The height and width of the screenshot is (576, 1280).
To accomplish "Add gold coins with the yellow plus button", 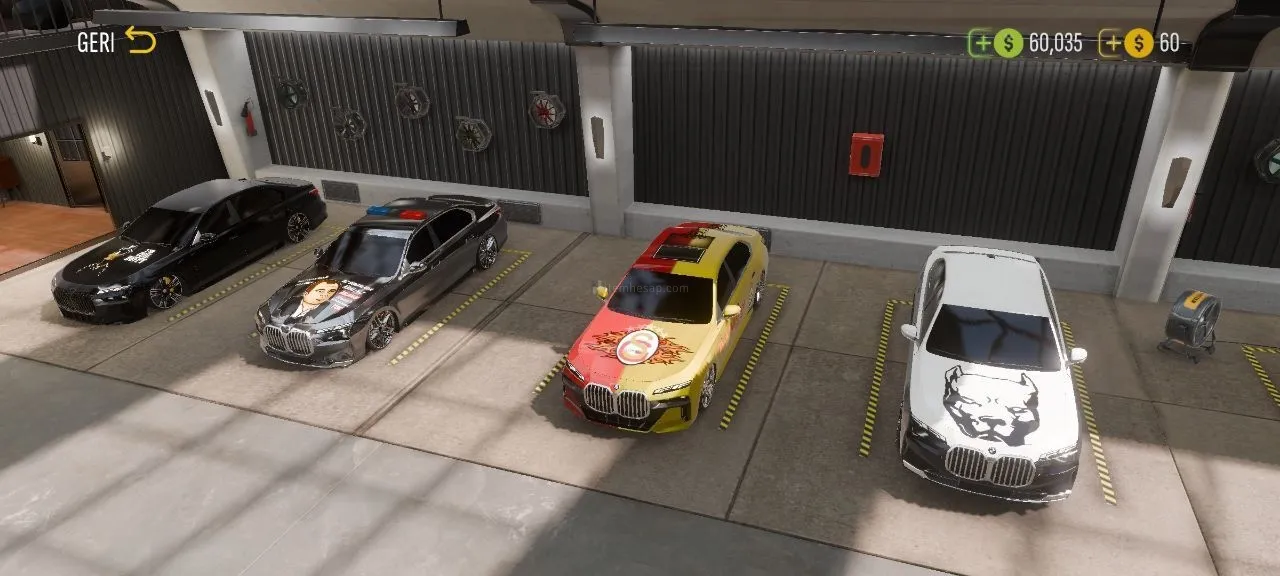I will tap(1111, 43).
